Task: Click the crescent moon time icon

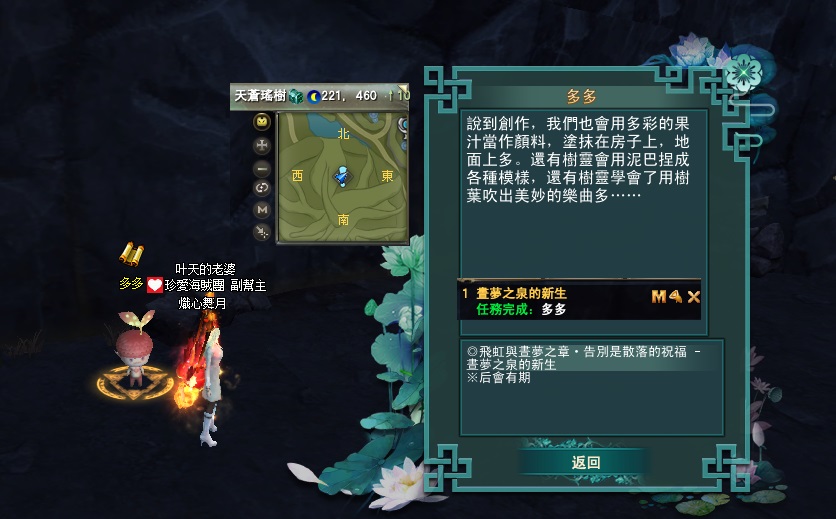Action: [313, 96]
